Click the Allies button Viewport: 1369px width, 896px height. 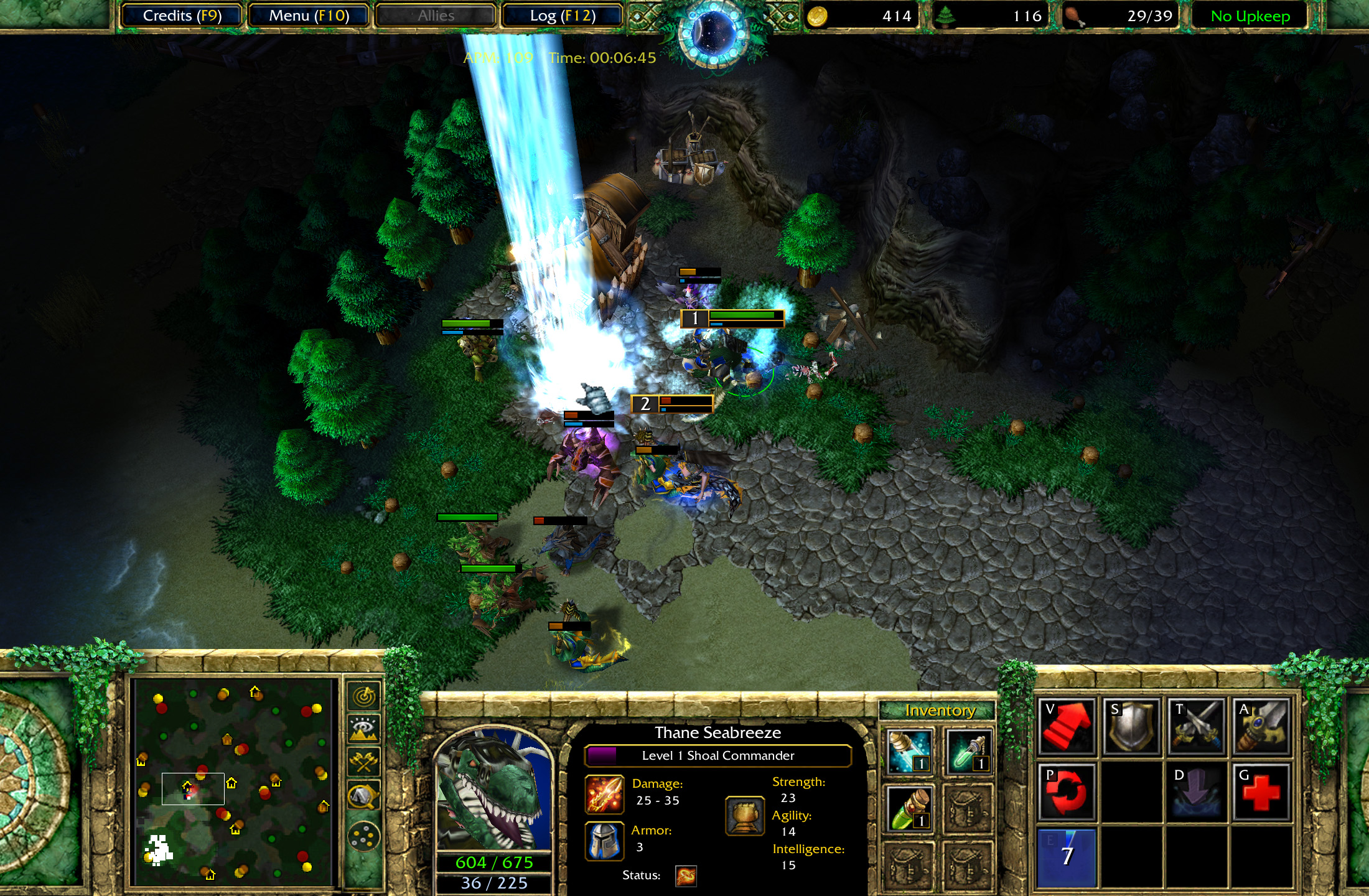[x=434, y=16]
